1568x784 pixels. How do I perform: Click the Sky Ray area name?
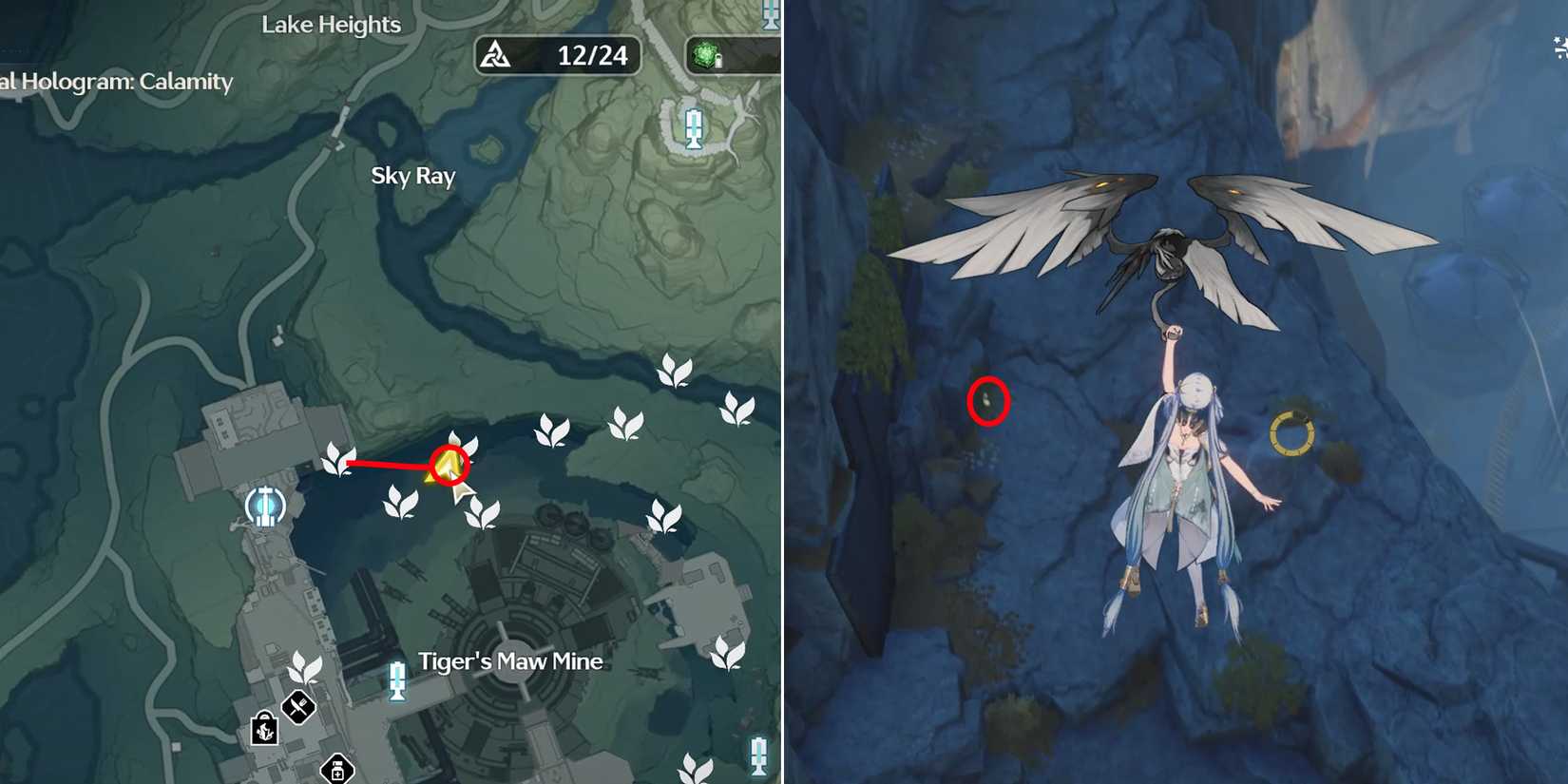(412, 176)
